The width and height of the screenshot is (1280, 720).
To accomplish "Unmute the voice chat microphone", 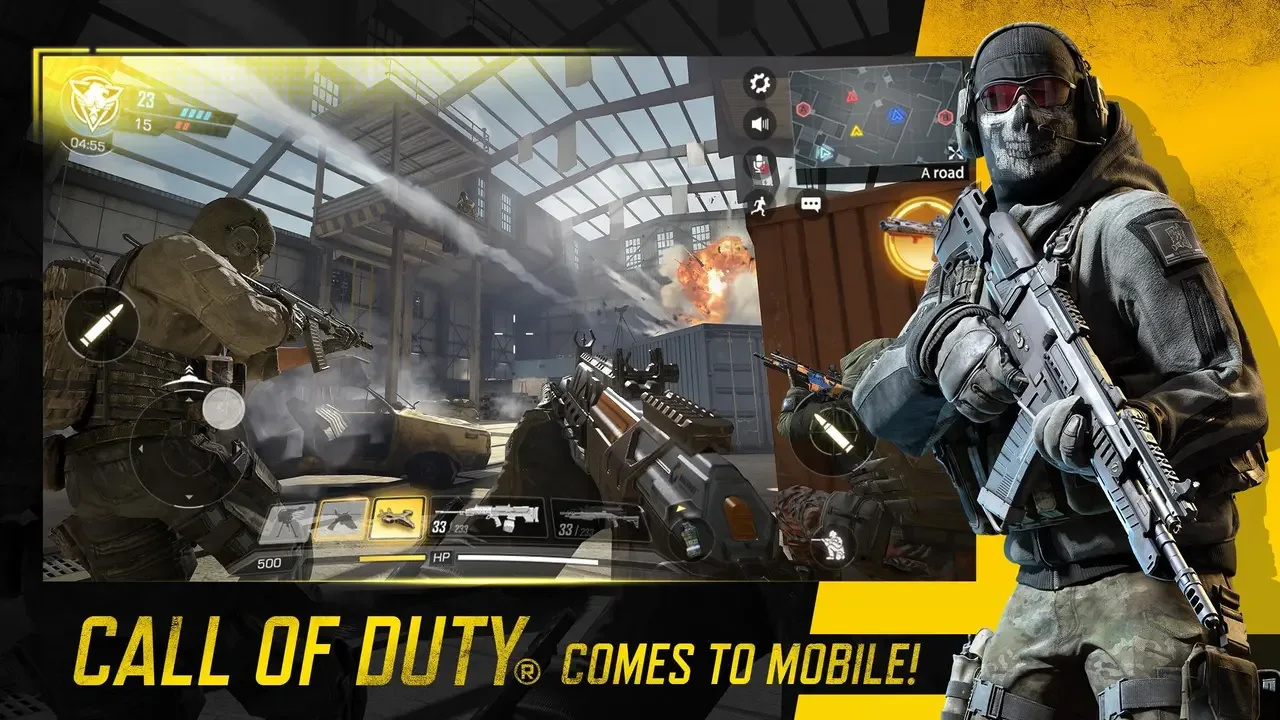I will [x=760, y=165].
